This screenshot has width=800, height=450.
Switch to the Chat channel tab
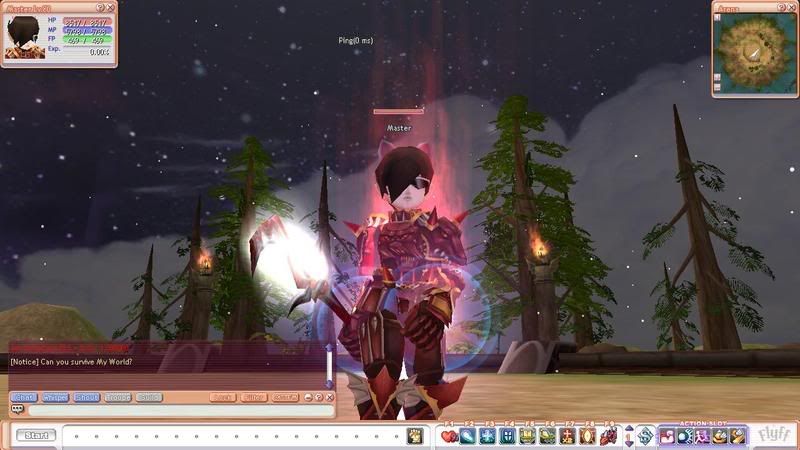[24, 397]
